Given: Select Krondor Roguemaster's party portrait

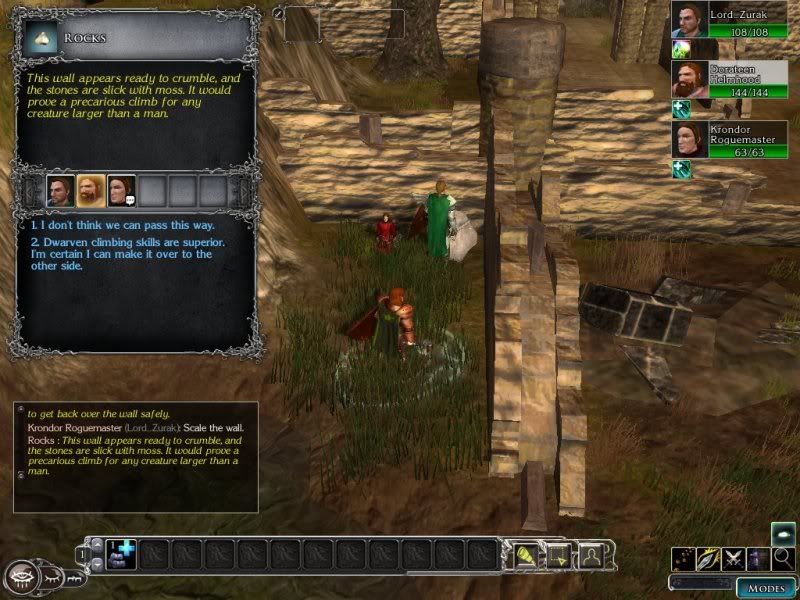Looking at the screenshot, I should tap(689, 139).
